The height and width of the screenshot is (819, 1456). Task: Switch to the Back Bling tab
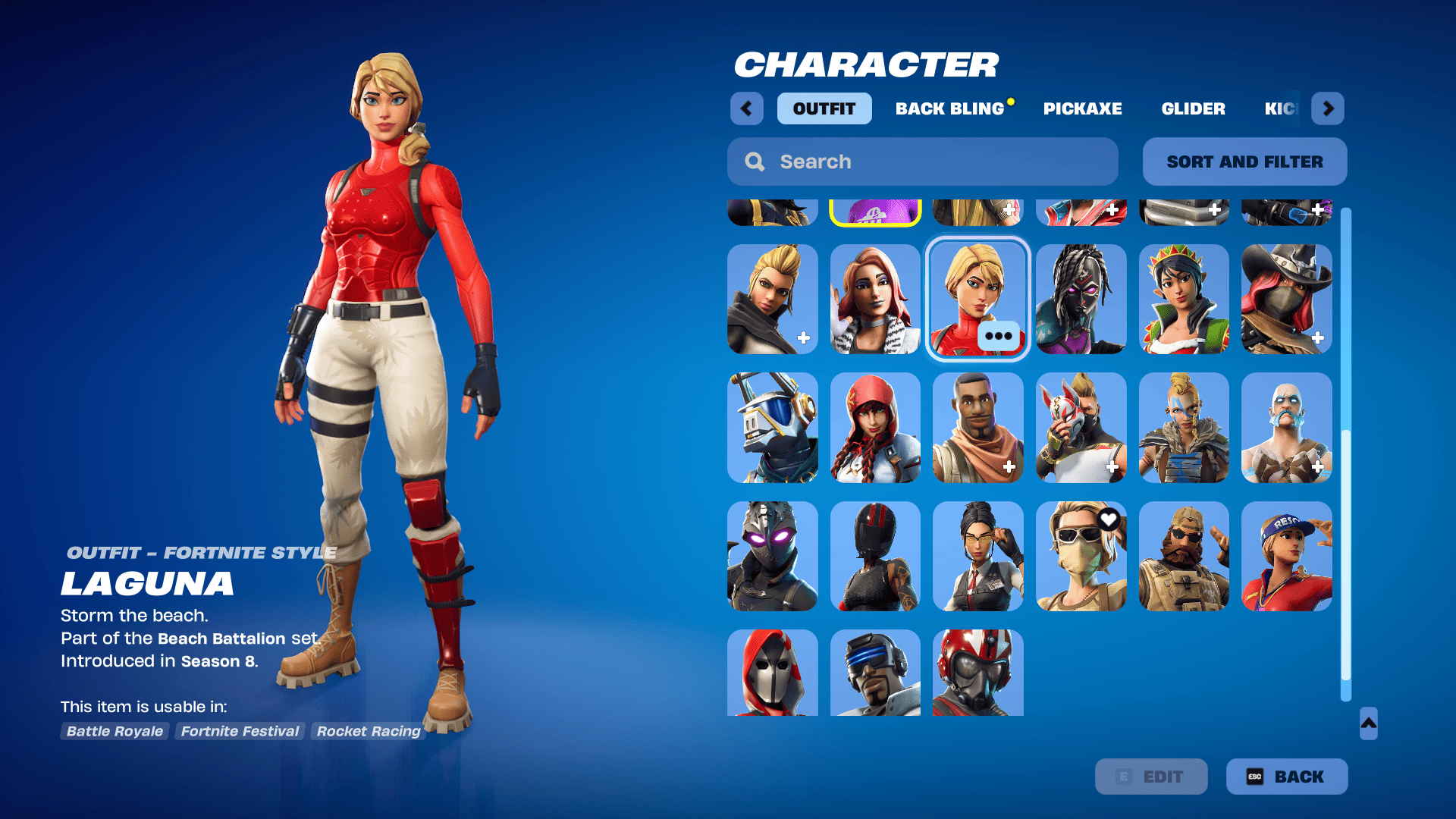point(949,108)
